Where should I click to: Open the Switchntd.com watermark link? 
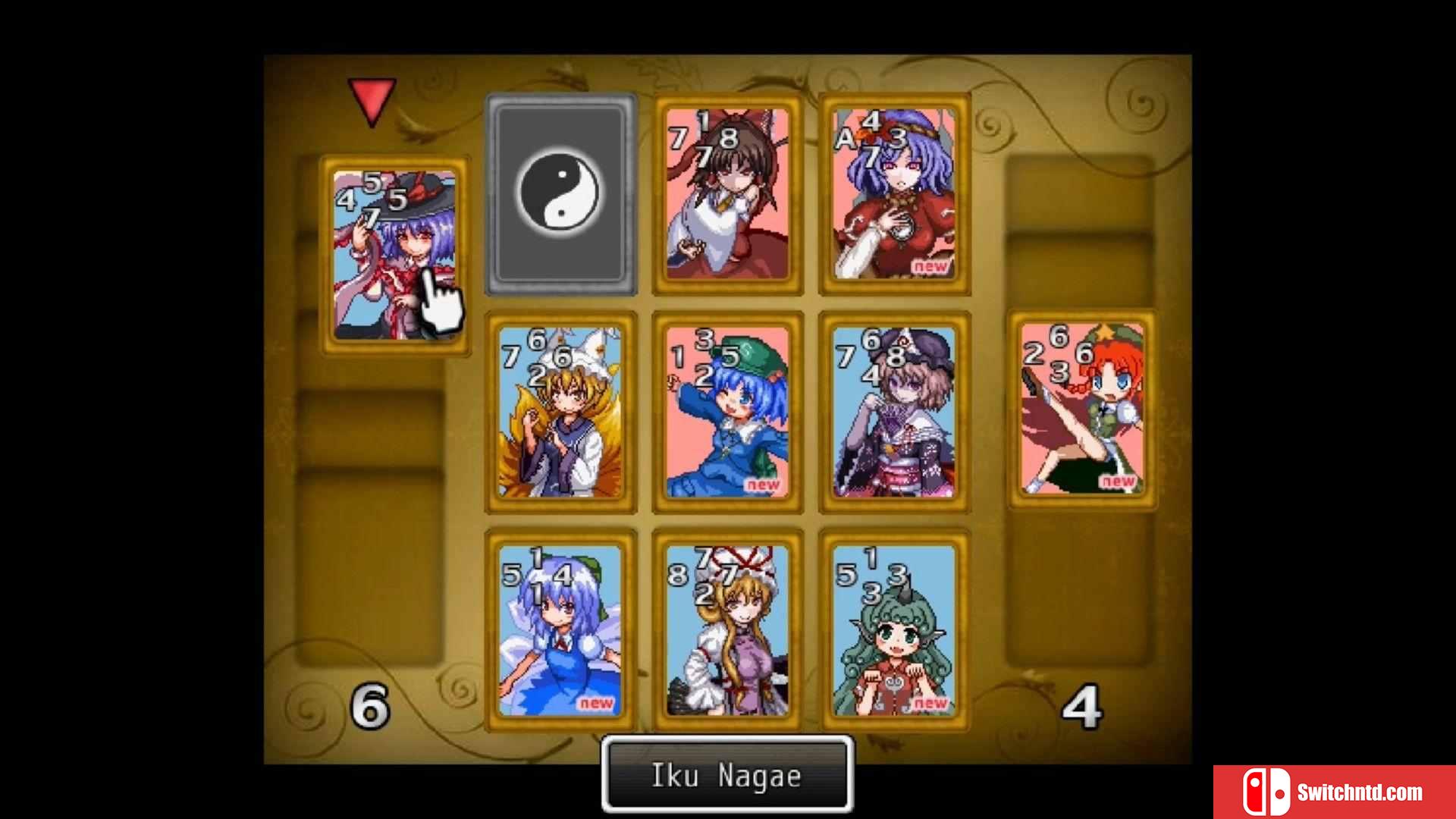[x=1334, y=792]
